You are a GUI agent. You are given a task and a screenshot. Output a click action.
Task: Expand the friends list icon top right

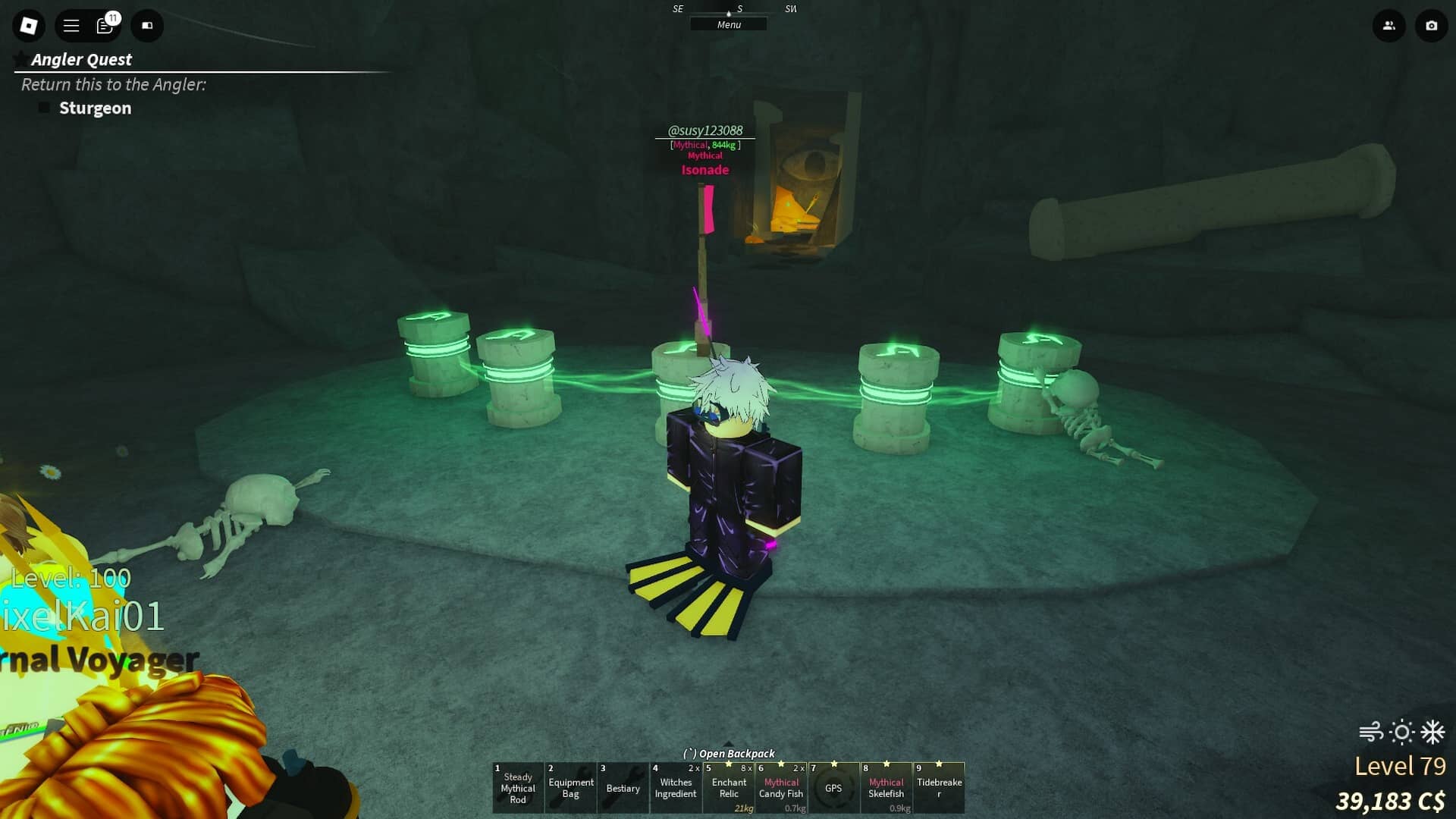[x=1389, y=26]
